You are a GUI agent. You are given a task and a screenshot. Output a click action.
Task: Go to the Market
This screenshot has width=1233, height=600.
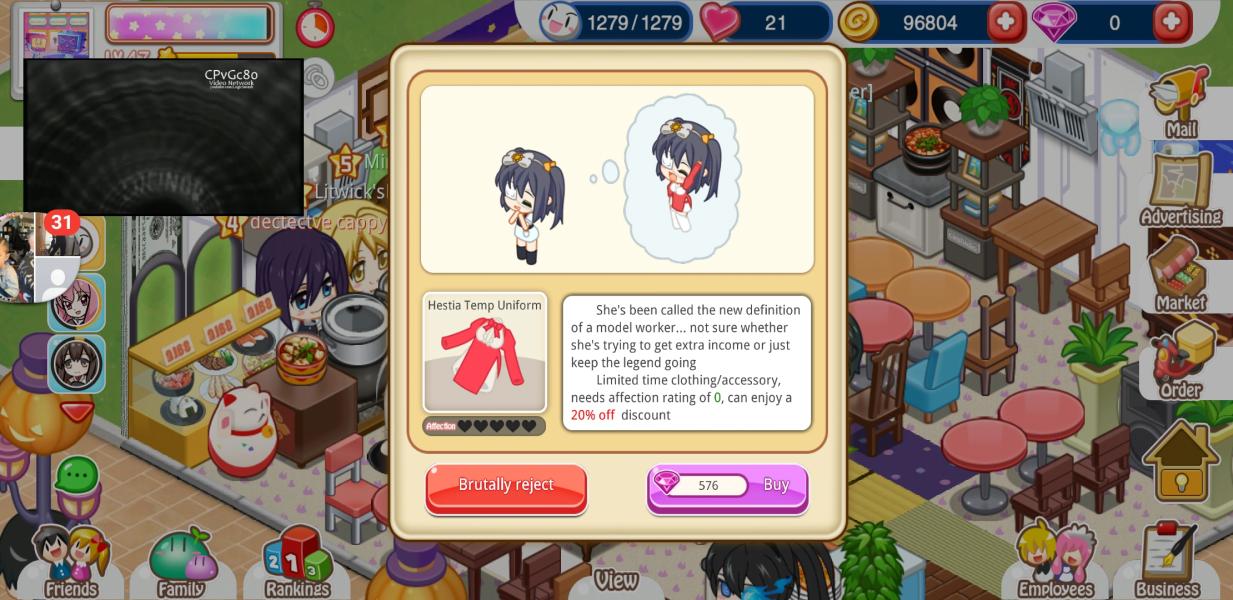1181,275
